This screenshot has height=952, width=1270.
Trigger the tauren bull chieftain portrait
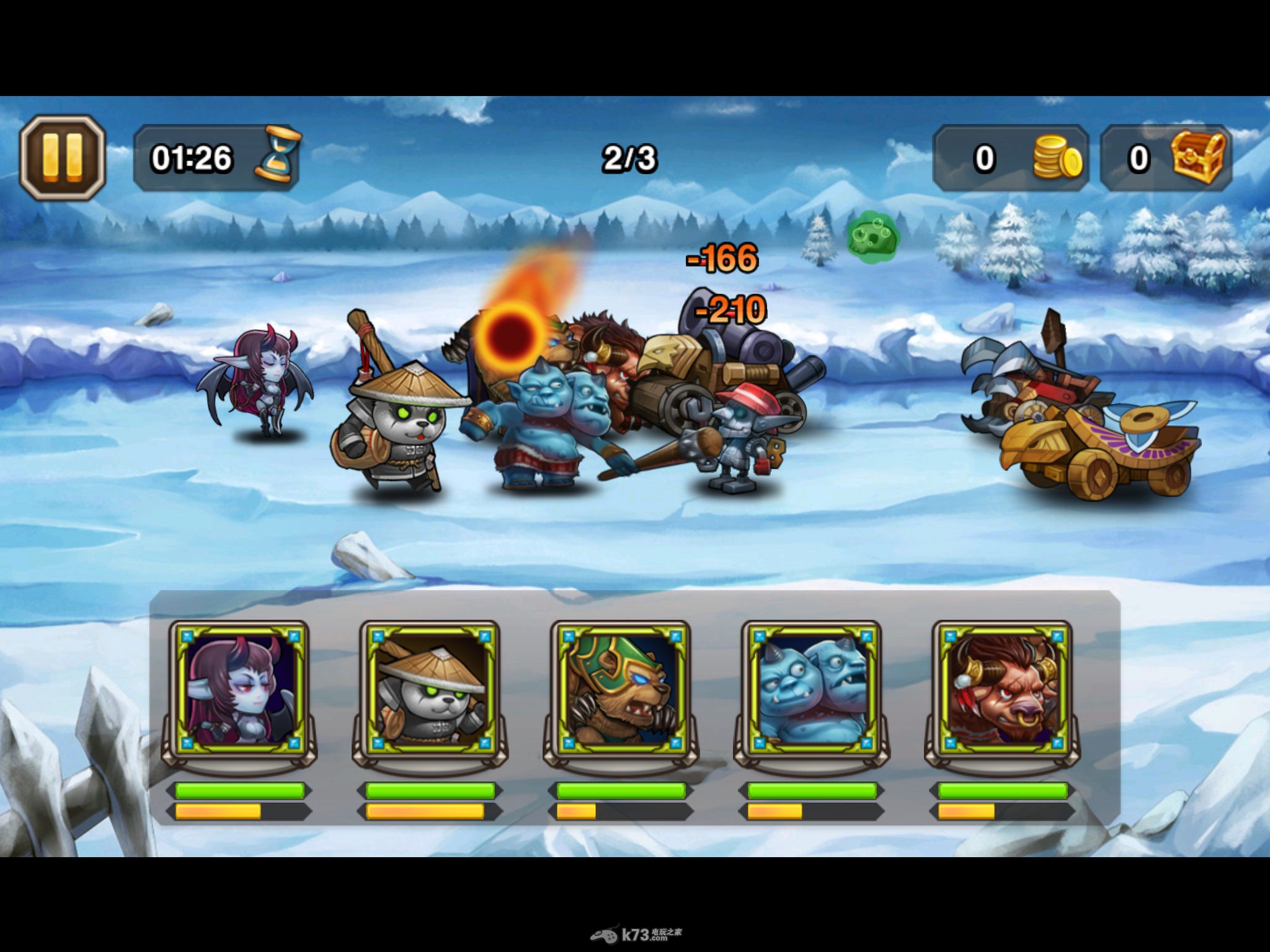tap(1001, 692)
